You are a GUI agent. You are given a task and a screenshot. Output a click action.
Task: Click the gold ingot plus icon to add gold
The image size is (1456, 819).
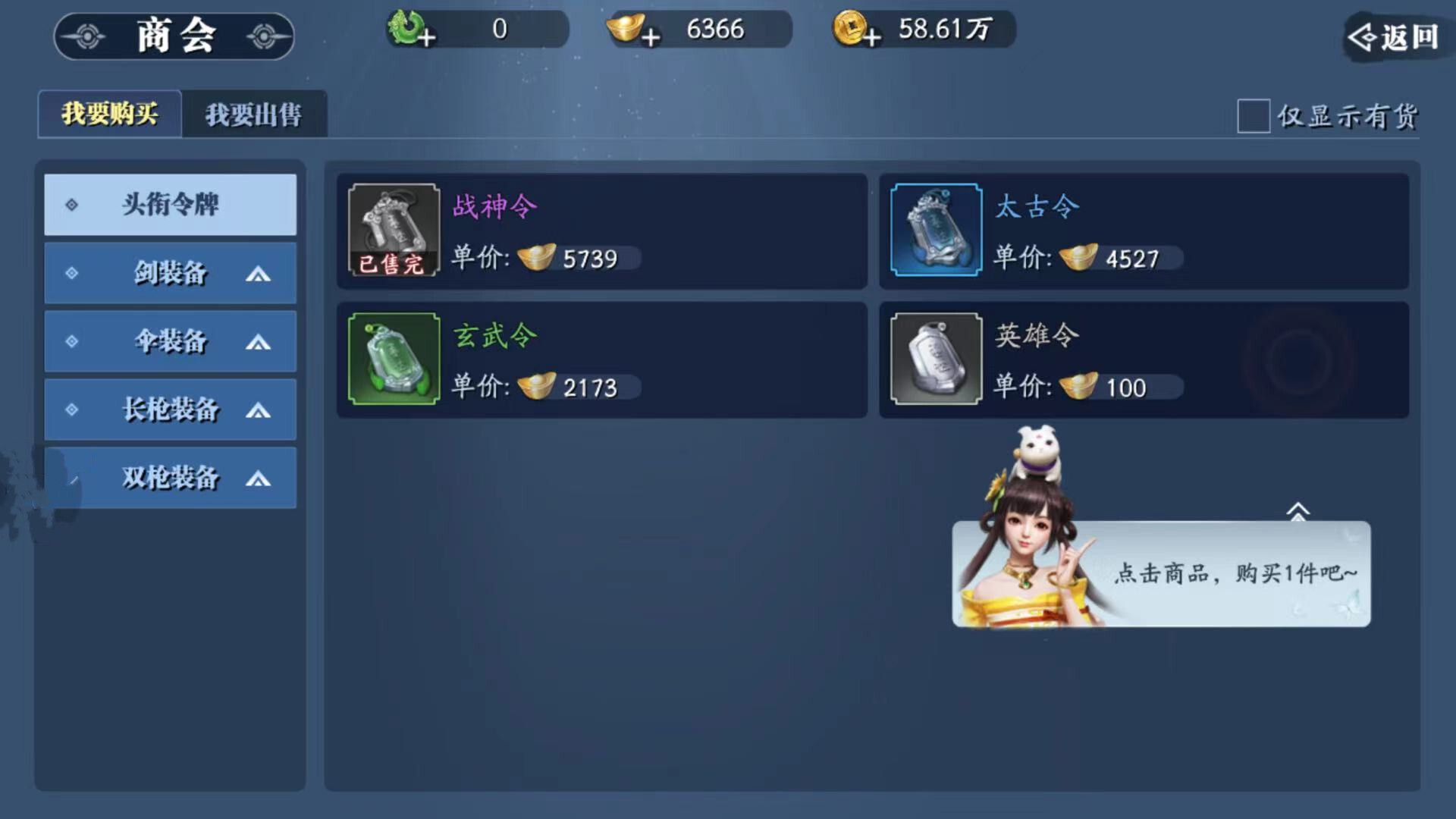650,36
